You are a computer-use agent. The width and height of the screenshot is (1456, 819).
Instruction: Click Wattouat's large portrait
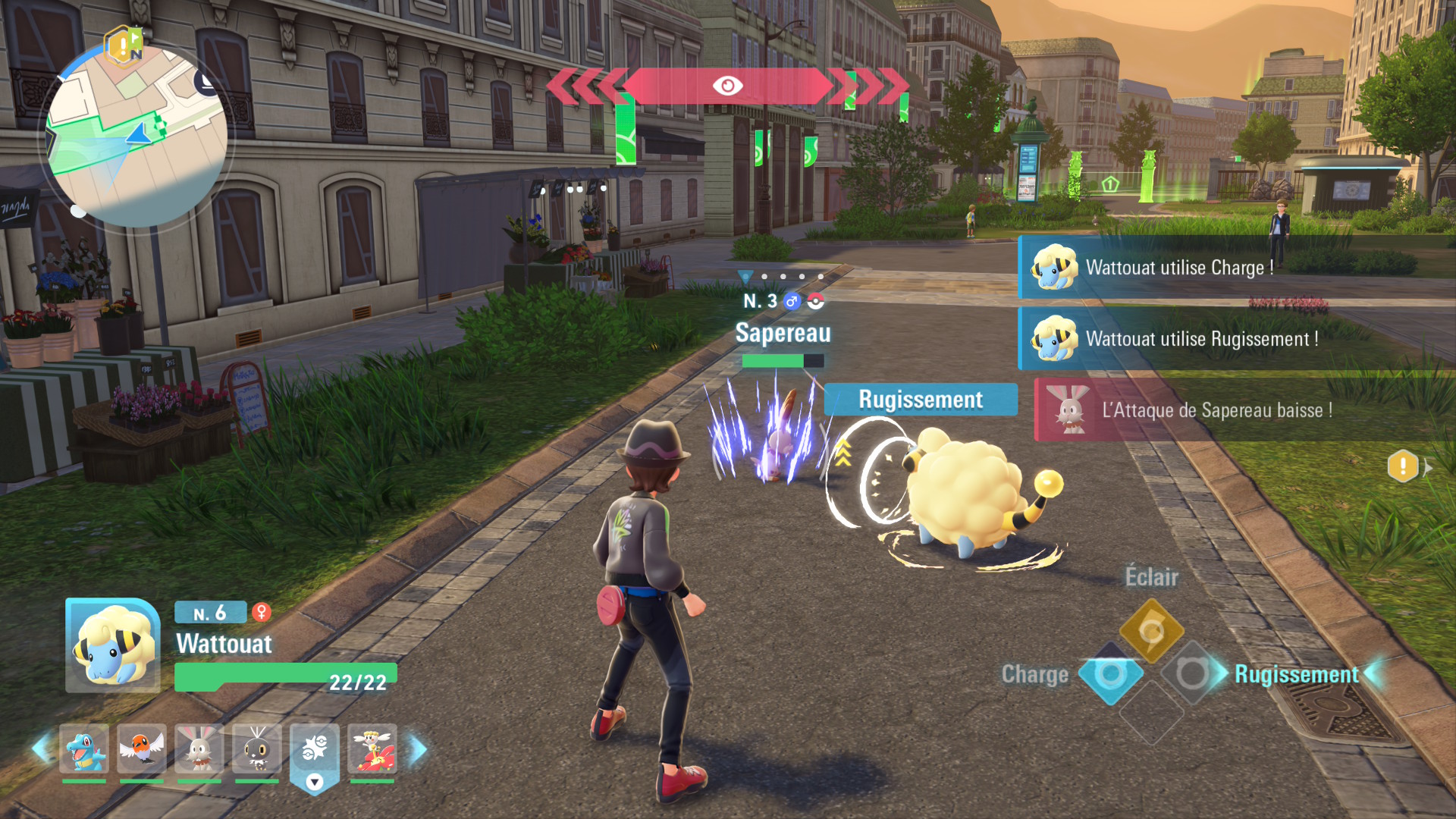pos(113,645)
